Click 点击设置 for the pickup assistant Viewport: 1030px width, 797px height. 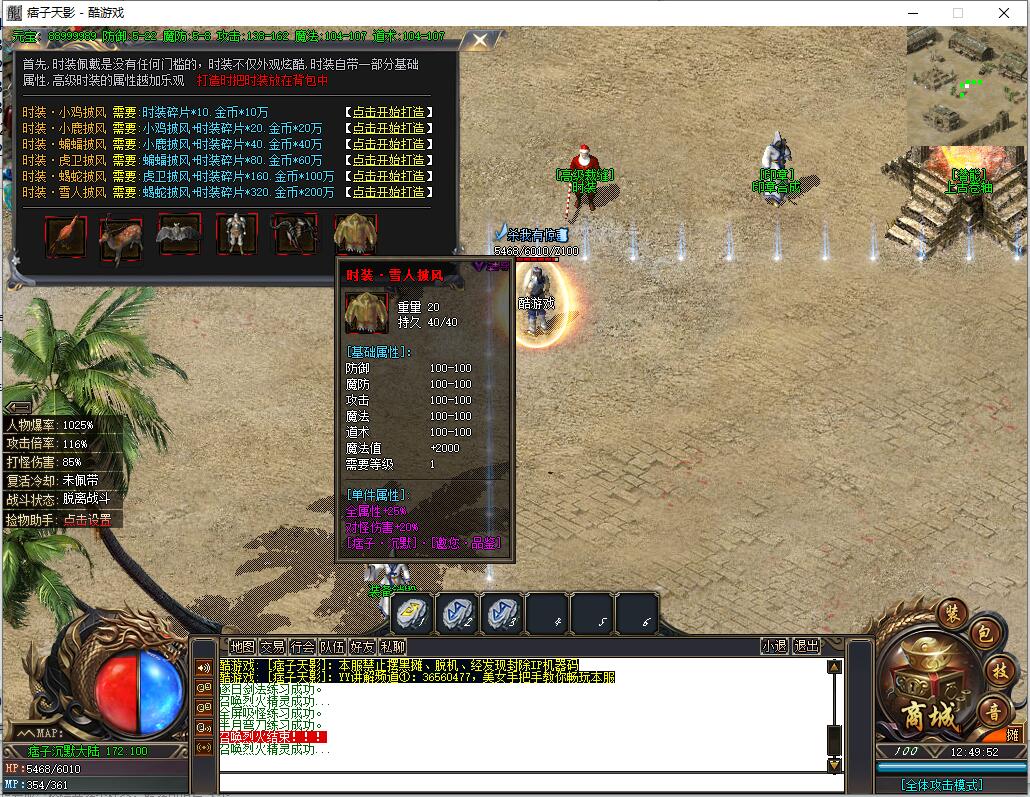click(88, 520)
